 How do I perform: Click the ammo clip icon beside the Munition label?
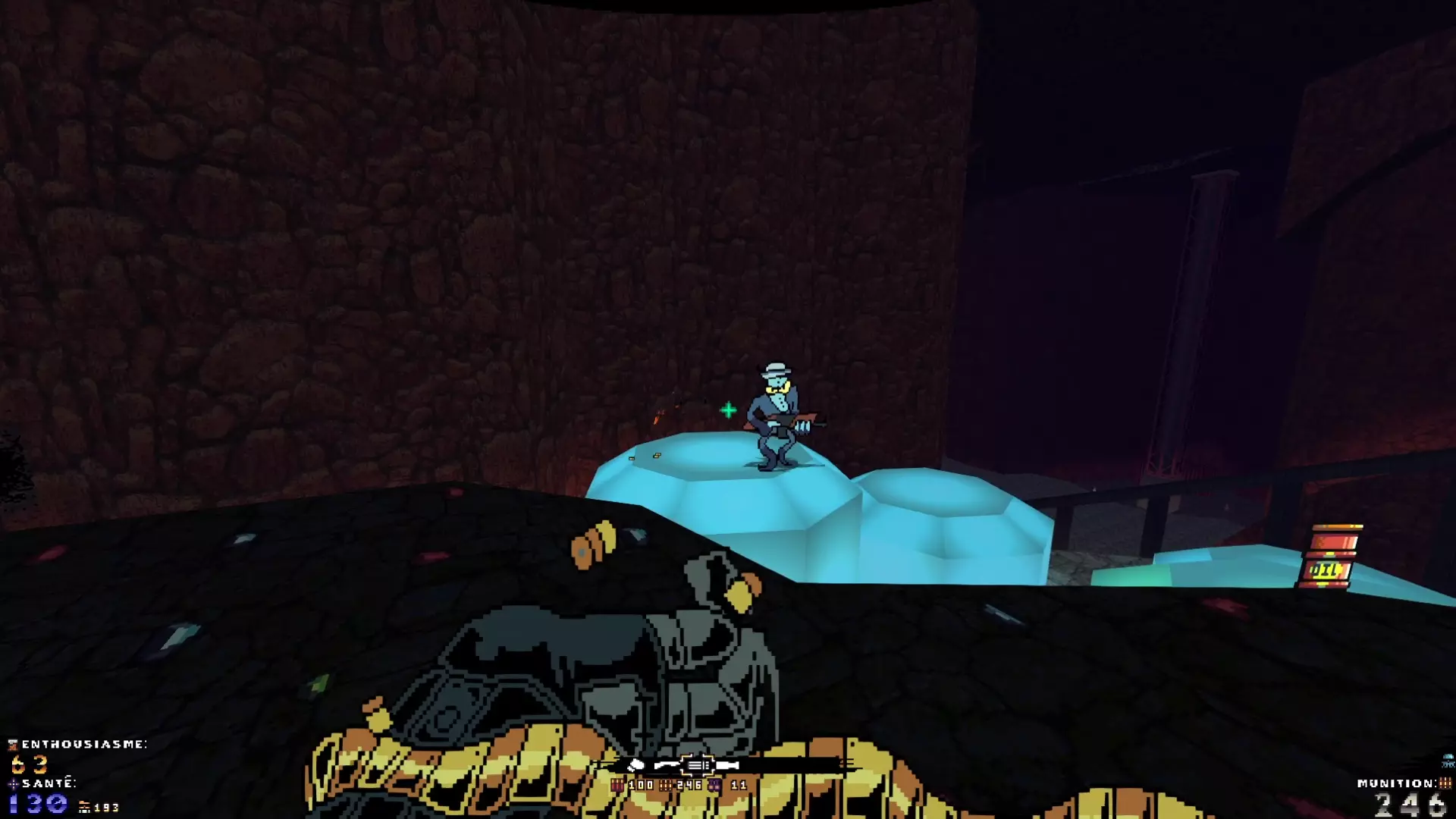coord(1445,783)
